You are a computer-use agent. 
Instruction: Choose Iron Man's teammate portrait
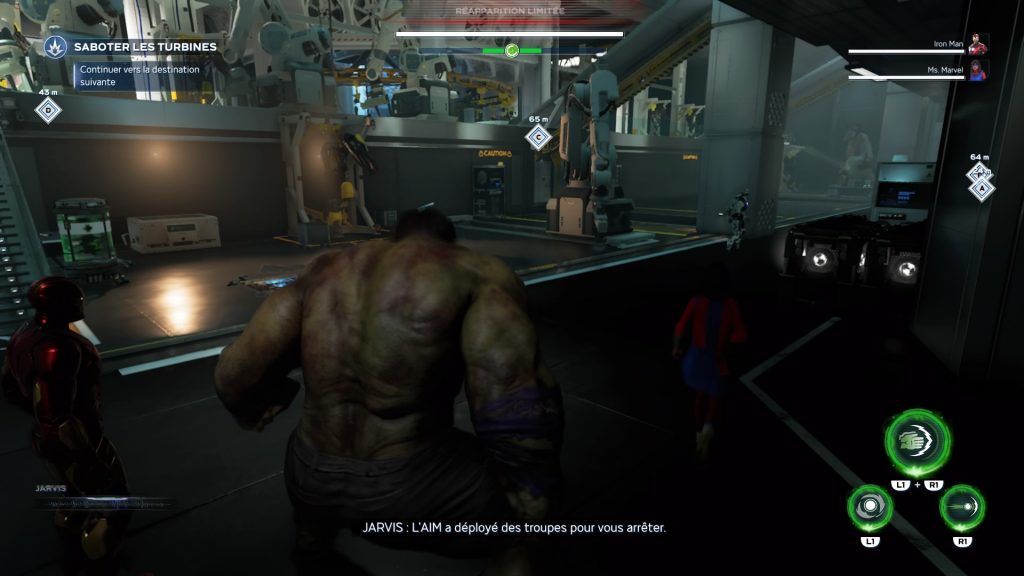pos(977,44)
